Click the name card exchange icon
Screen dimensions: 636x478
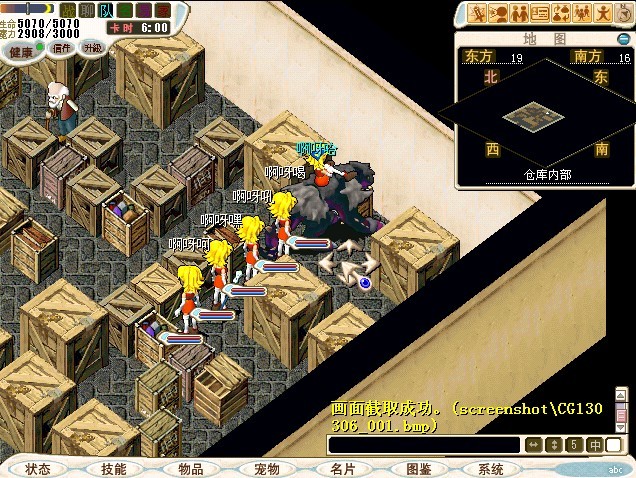pos(540,13)
